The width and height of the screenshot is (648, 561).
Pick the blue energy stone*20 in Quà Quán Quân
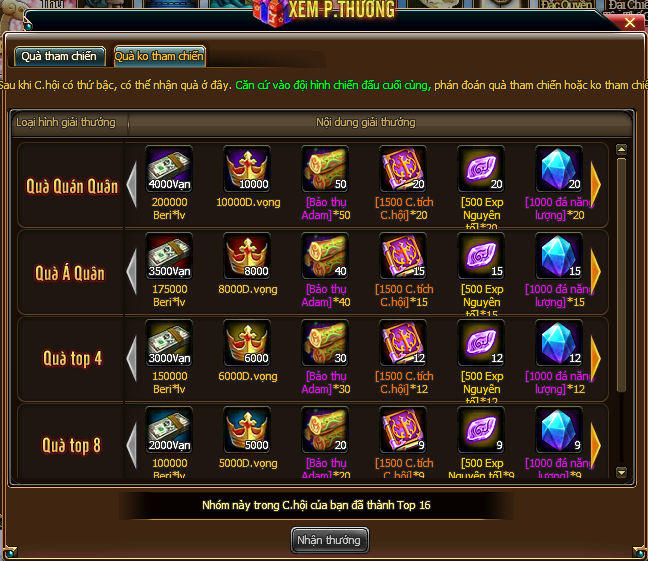(559, 171)
